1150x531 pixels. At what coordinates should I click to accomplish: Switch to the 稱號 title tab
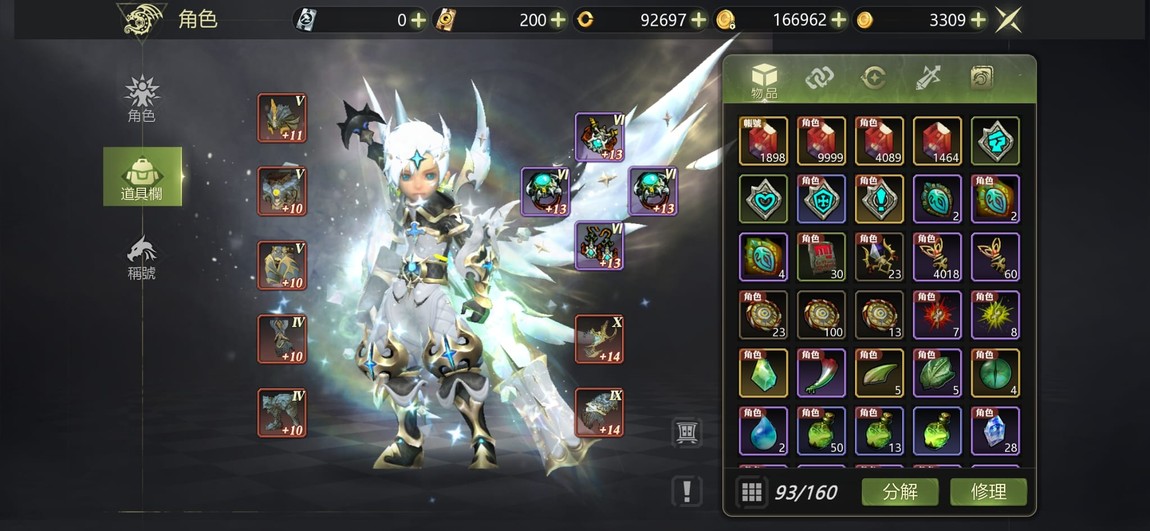[x=141, y=256]
